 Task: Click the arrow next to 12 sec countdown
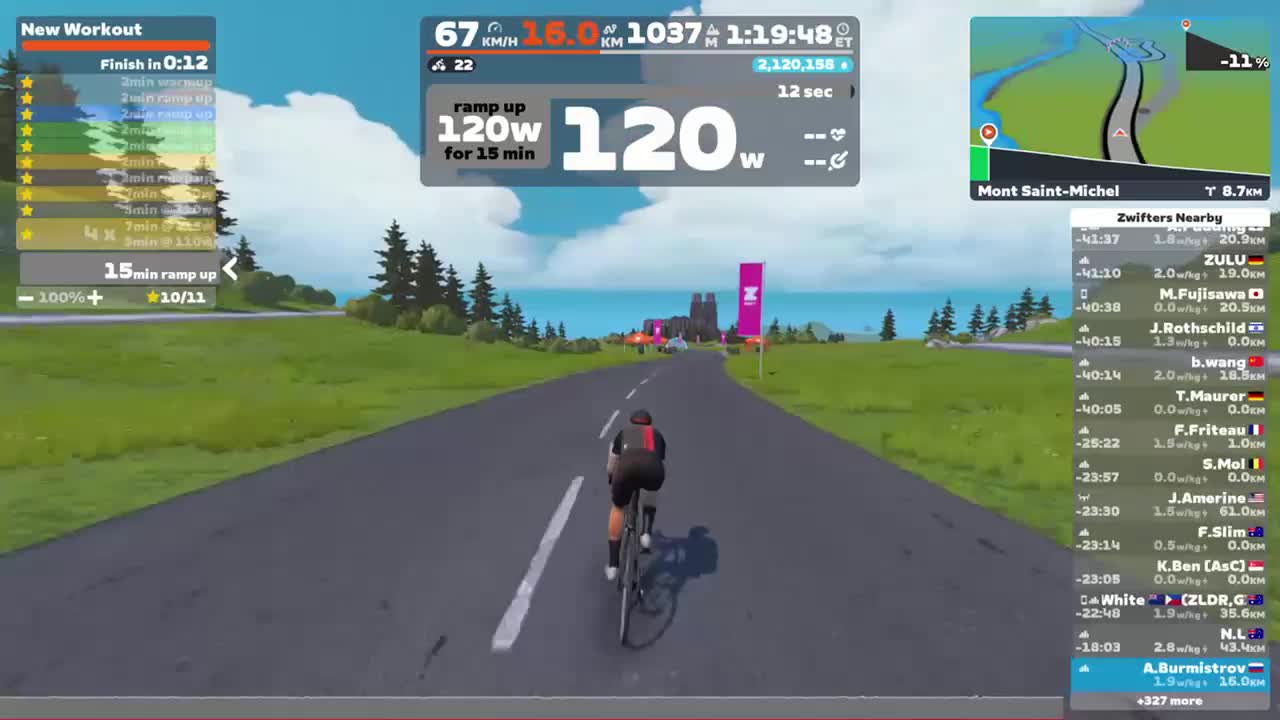(x=851, y=91)
